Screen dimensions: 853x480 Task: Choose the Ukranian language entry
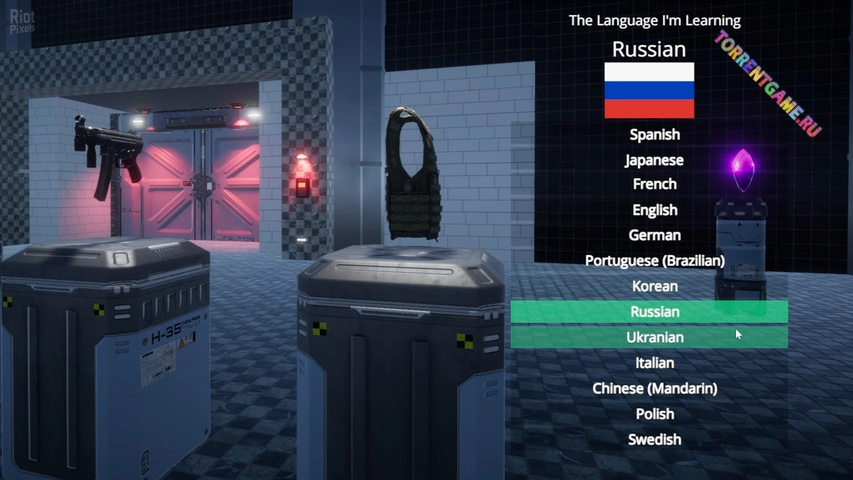tap(654, 337)
